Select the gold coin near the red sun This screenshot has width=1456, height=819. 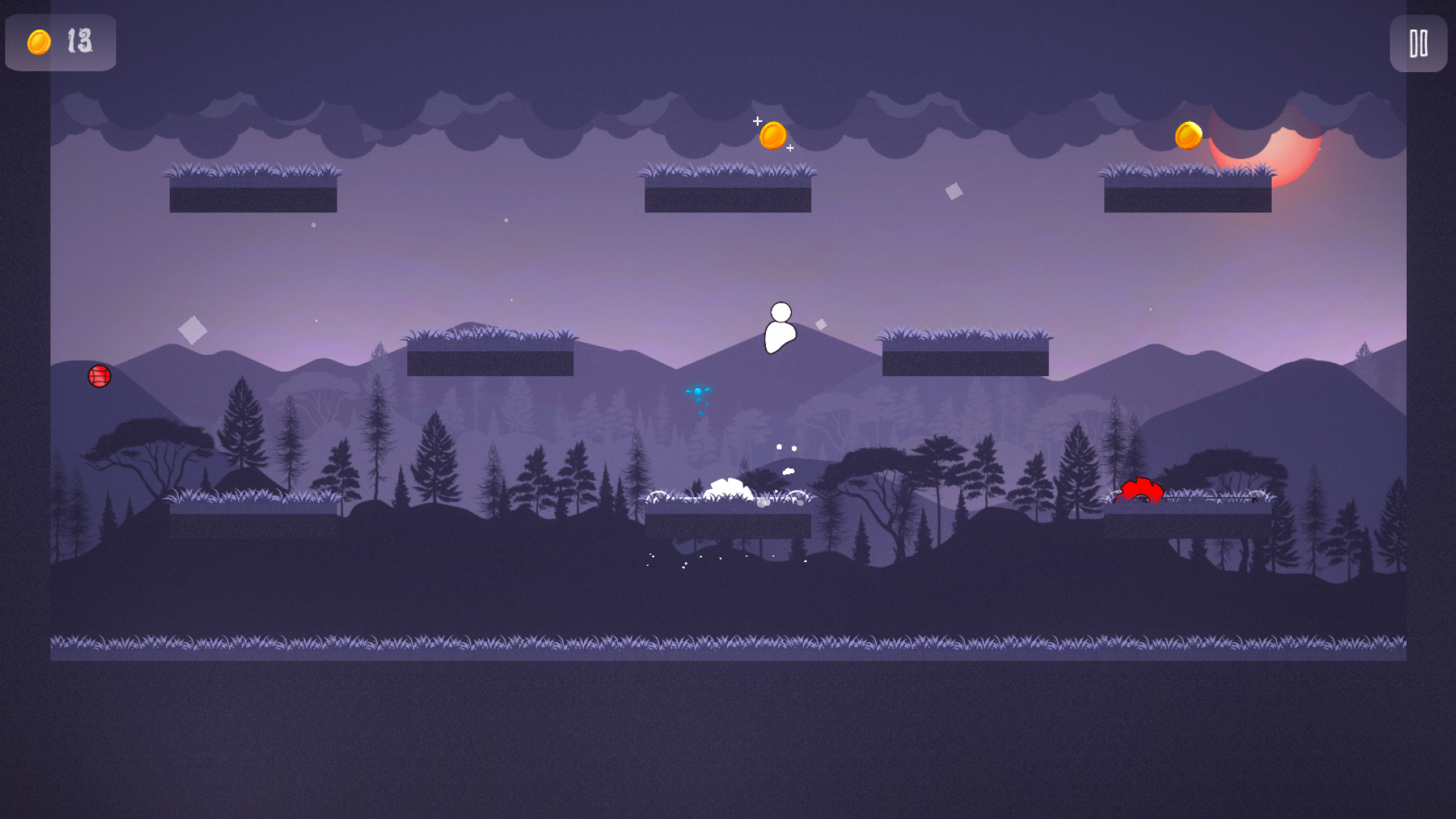pos(1188,134)
